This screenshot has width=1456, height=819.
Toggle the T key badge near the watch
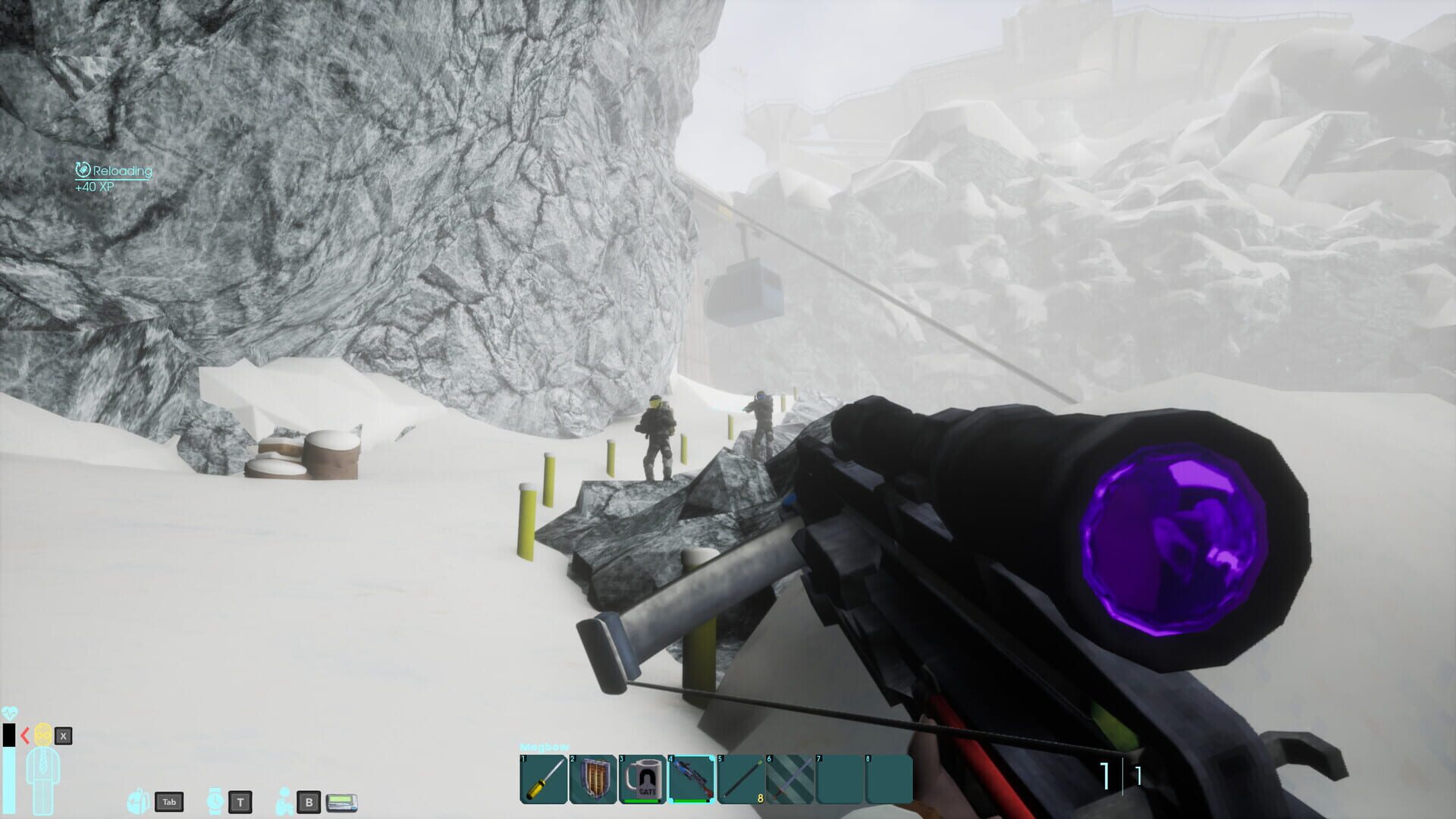coord(240,802)
